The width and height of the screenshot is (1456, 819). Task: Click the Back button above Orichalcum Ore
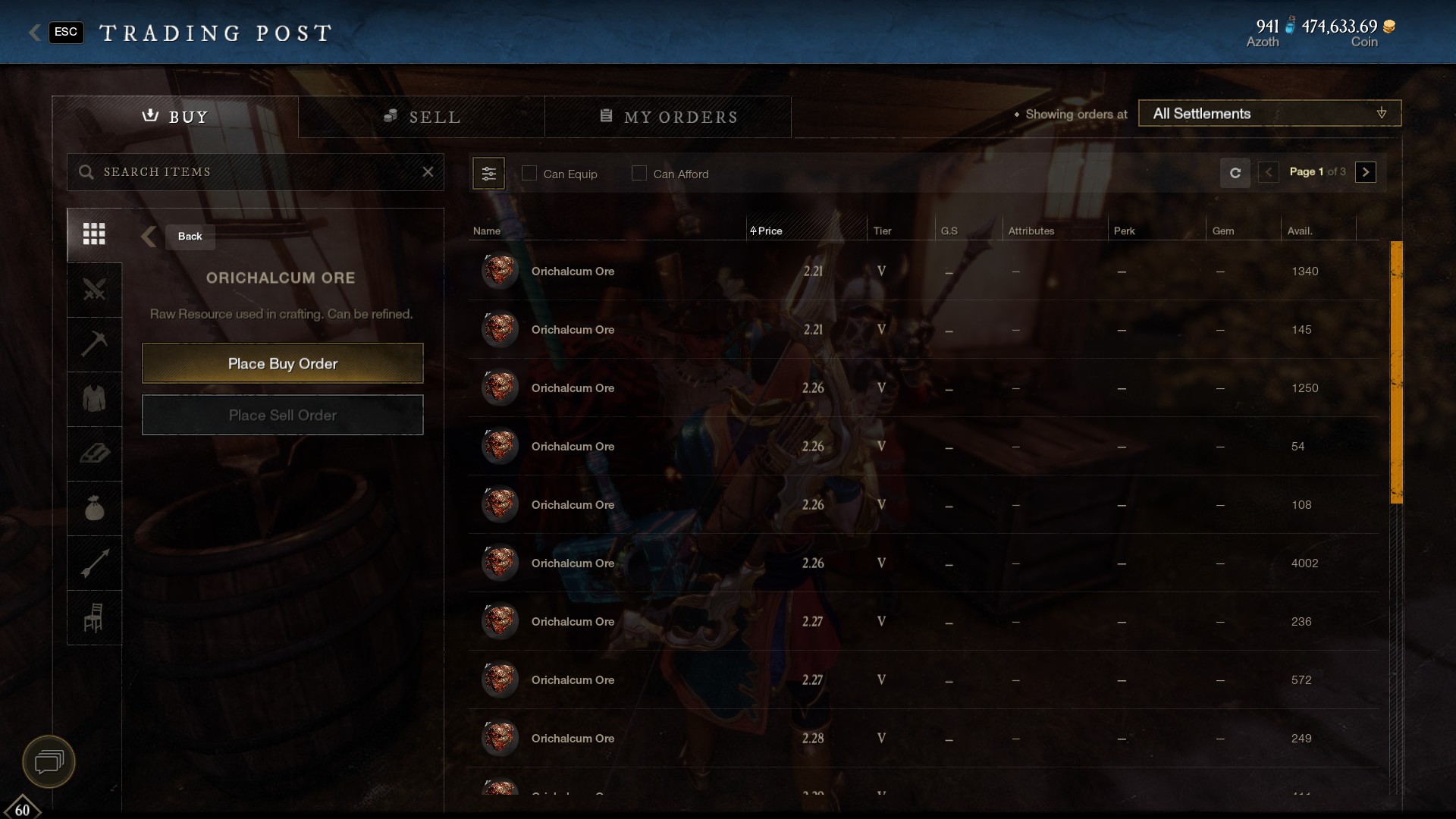189,237
